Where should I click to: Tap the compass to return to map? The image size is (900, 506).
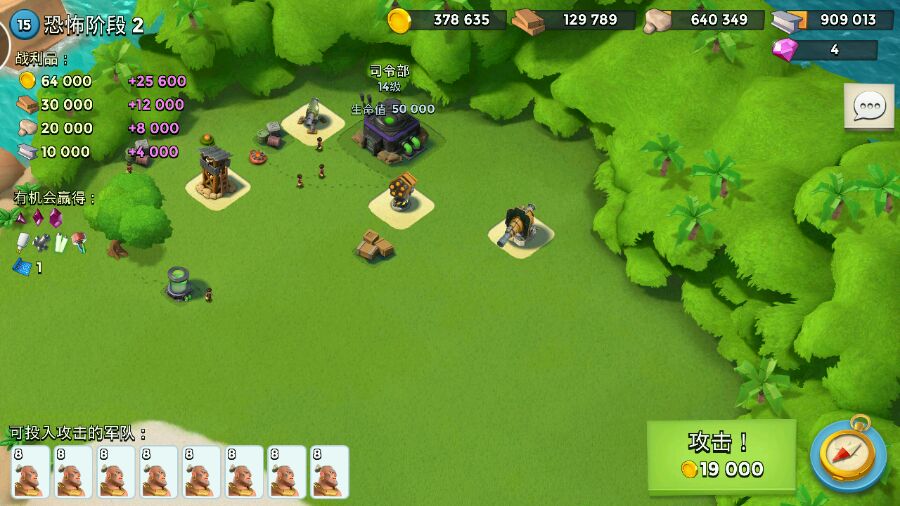(847, 453)
